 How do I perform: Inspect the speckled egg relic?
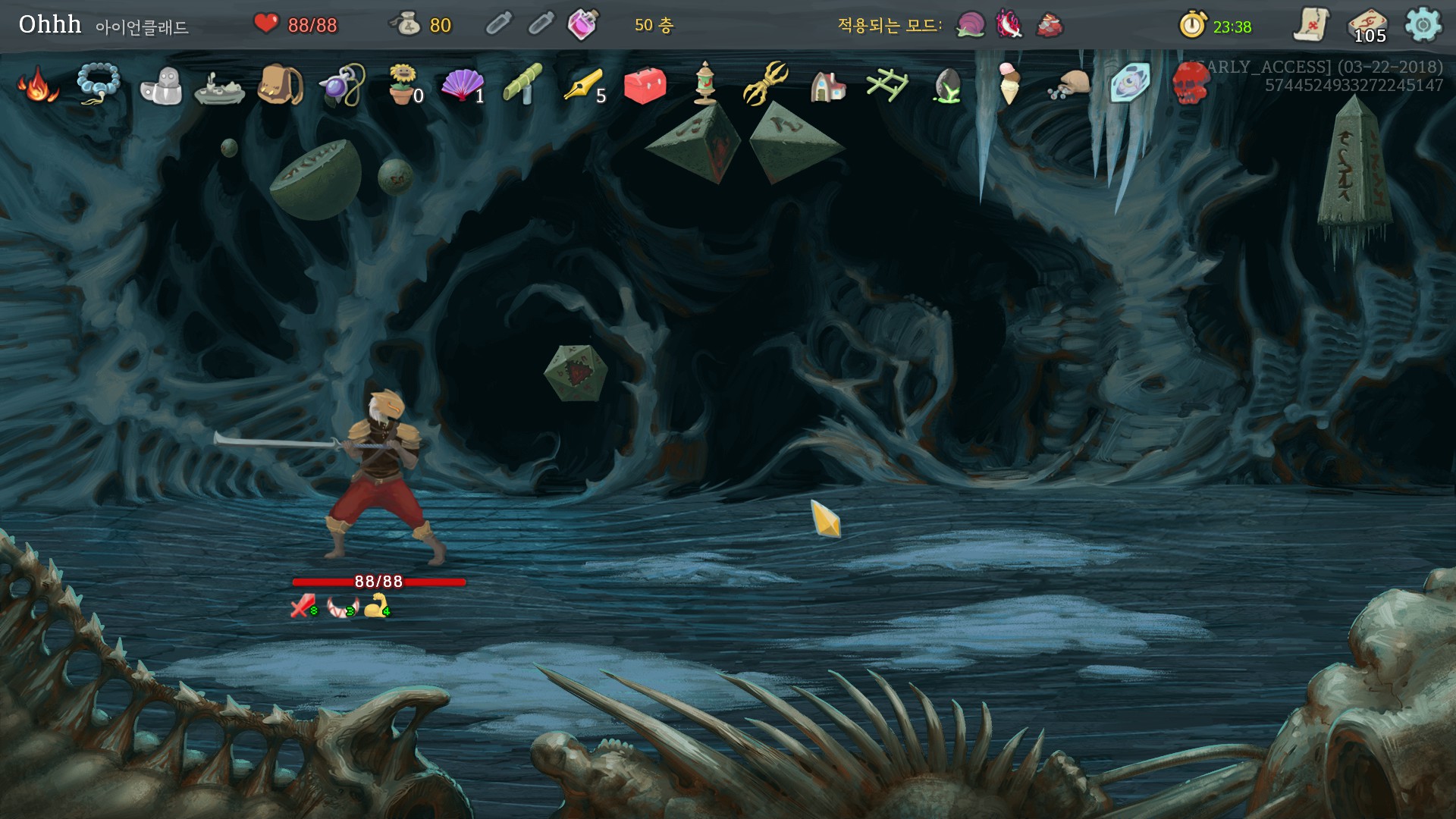(x=948, y=85)
